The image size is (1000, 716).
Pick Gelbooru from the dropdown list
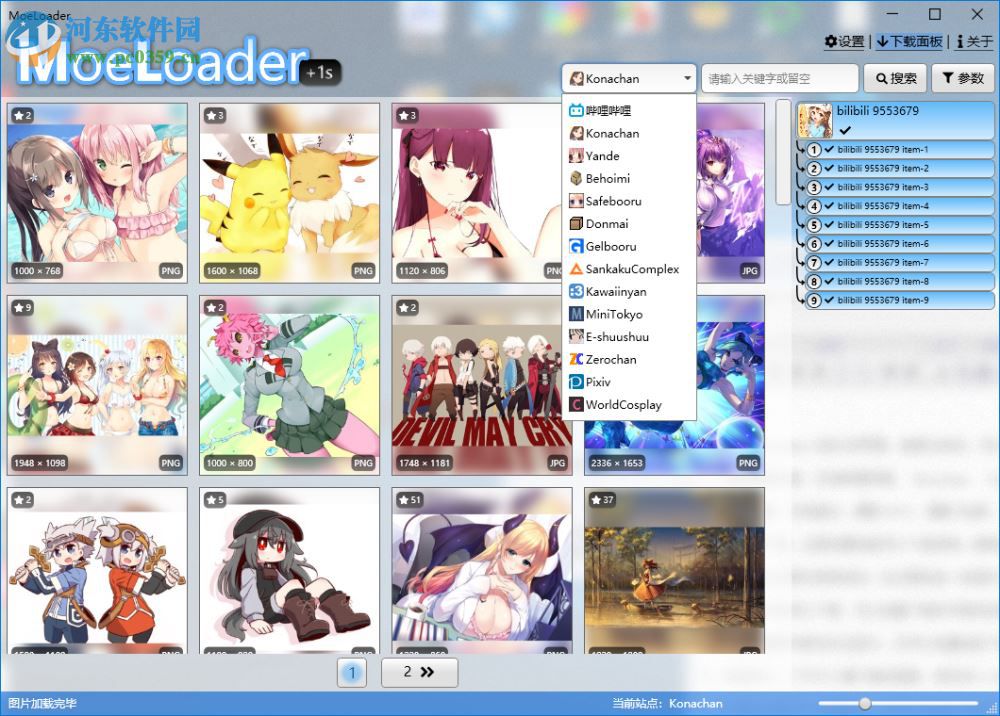tap(610, 246)
